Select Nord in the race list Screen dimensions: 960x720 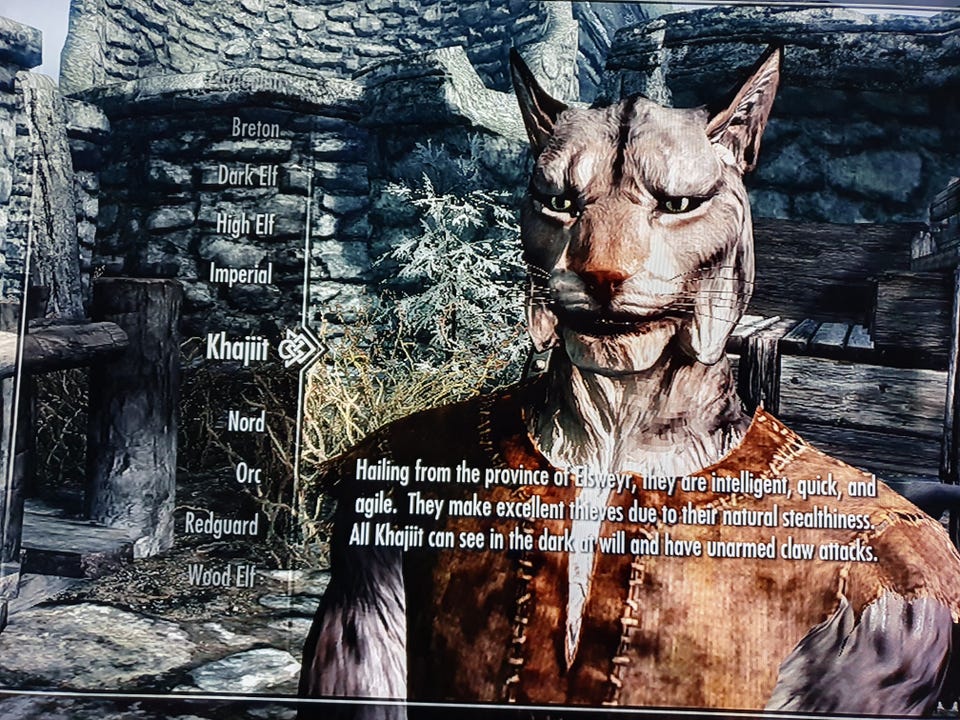246,421
